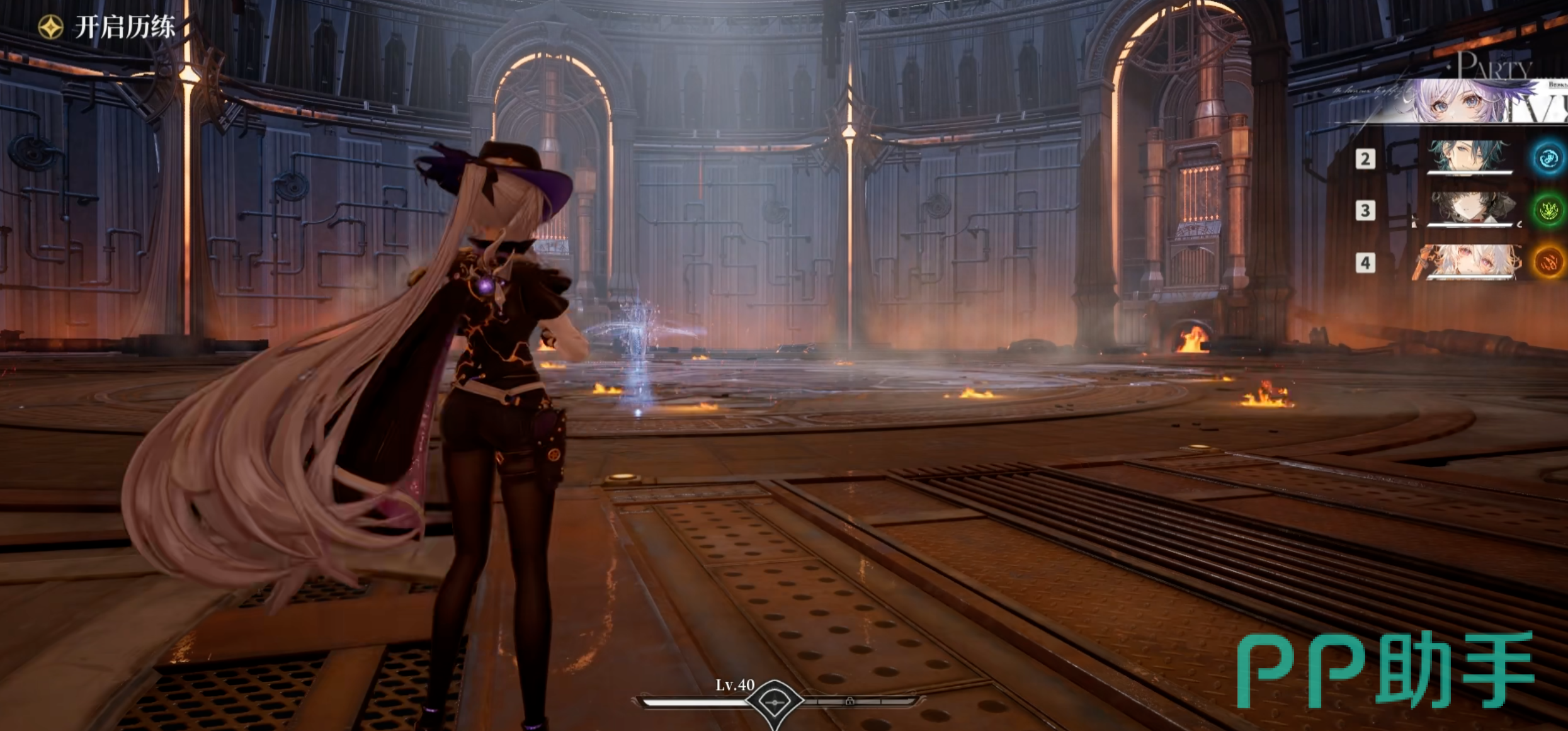Activate the green leaf element skill icon
This screenshot has height=731, width=1568.
pyautogui.click(x=1548, y=210)
